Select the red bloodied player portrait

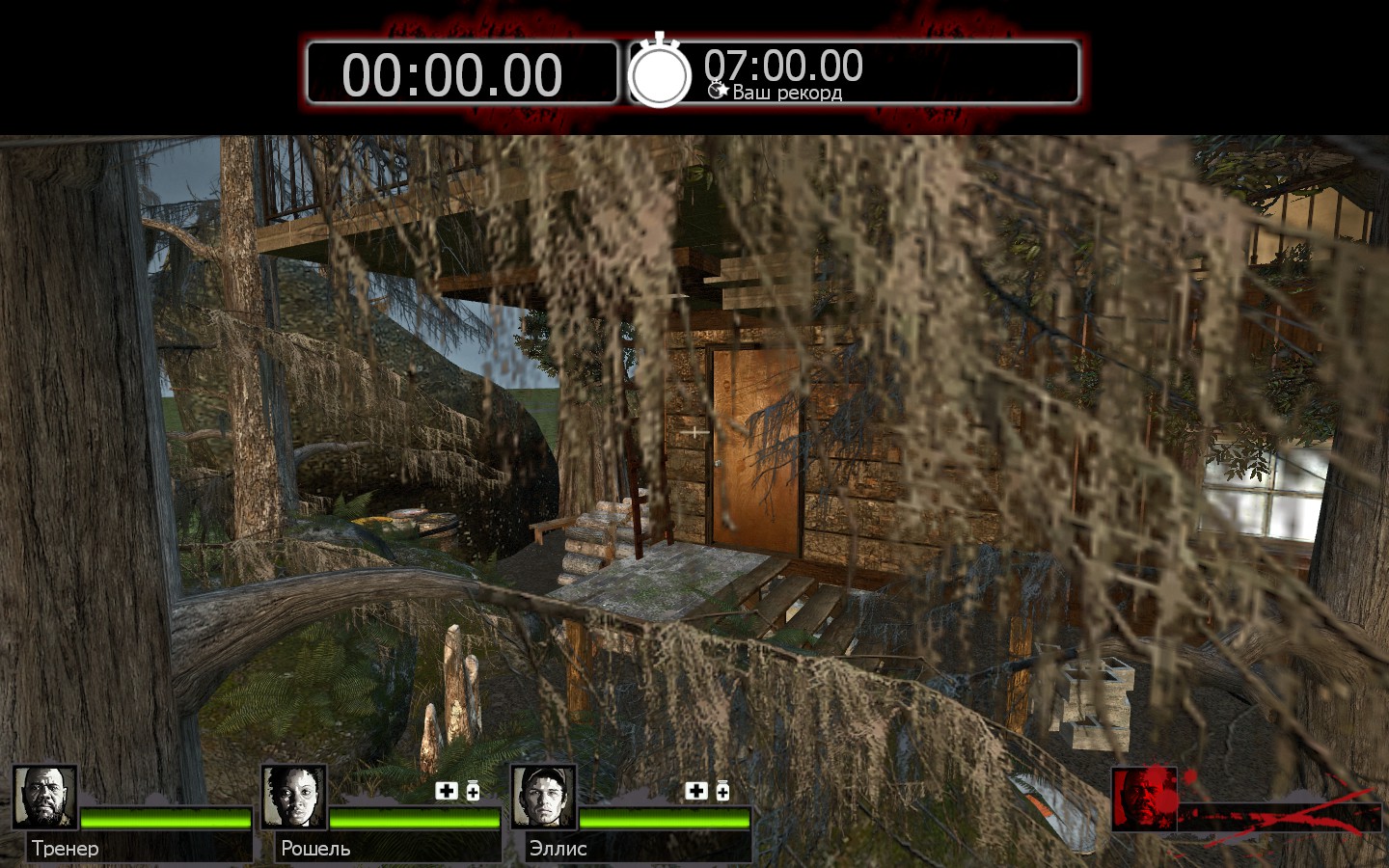pyautogui.click(x=1144, y=799)
